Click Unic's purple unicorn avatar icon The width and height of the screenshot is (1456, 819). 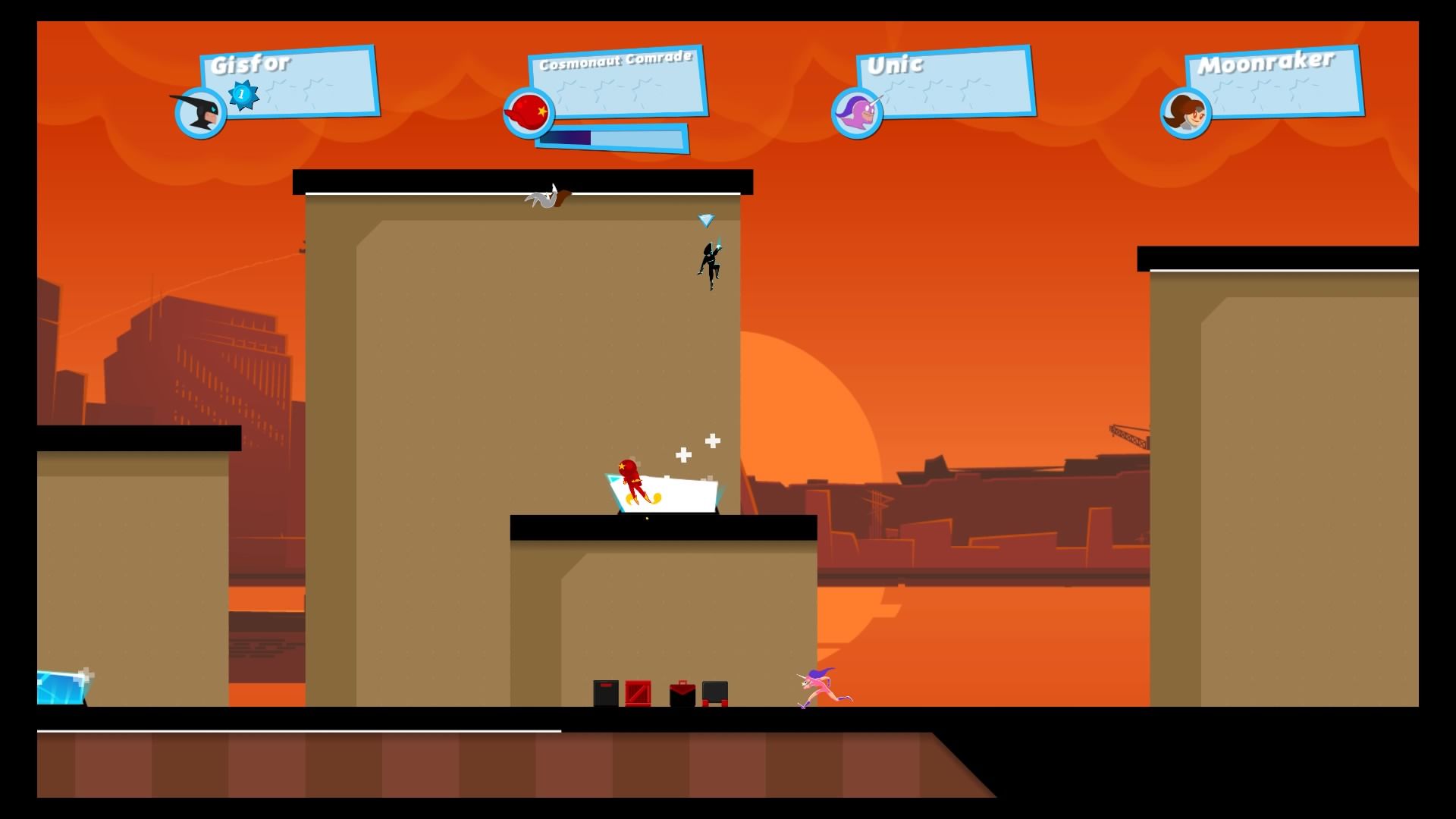point(856,112)
